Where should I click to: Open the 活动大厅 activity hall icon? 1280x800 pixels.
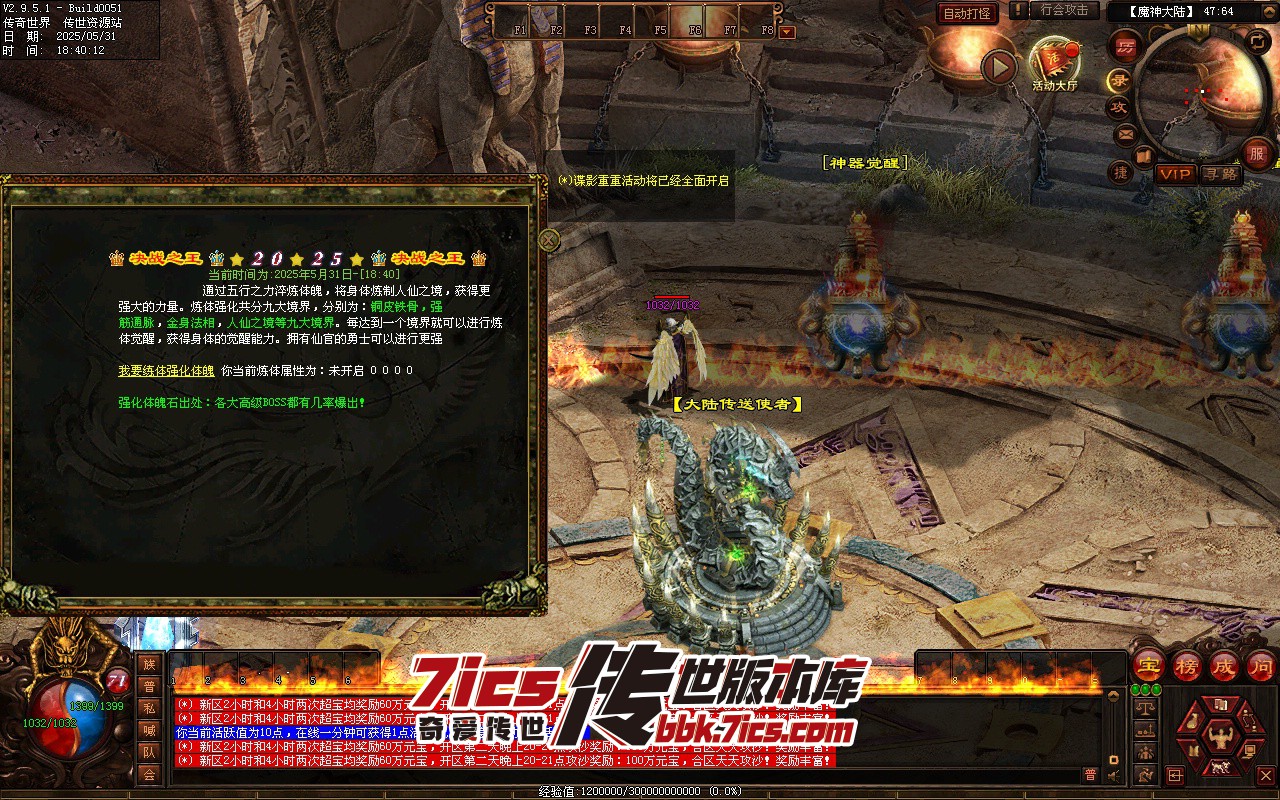pos(1055,62)
